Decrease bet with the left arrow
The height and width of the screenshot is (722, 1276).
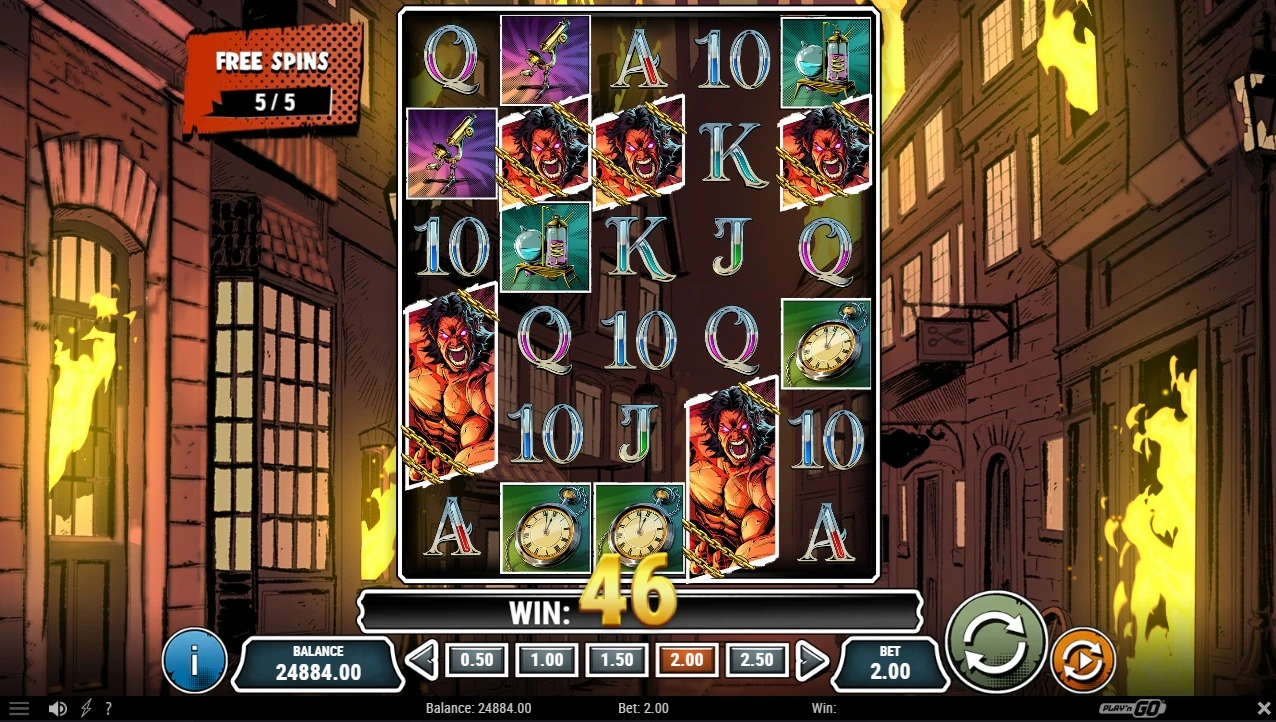(x=422, y=660)
